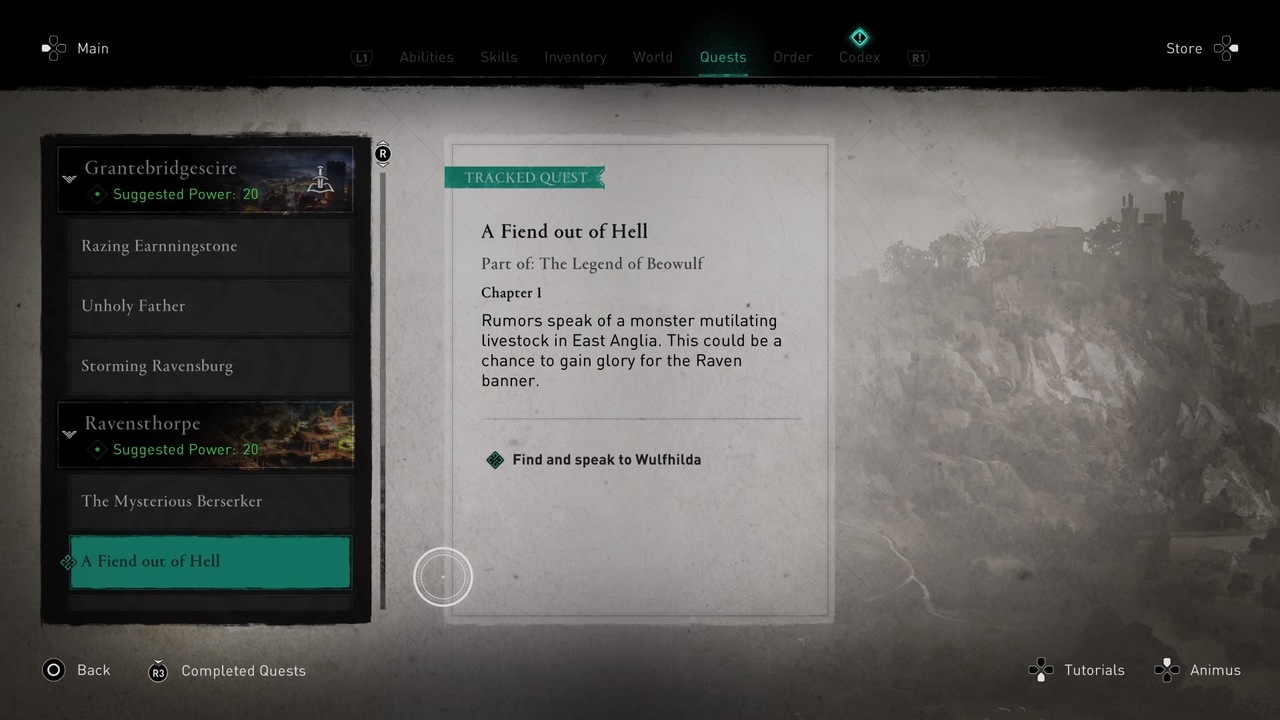Select the Razing Earnningstone quest

(210, 246)
